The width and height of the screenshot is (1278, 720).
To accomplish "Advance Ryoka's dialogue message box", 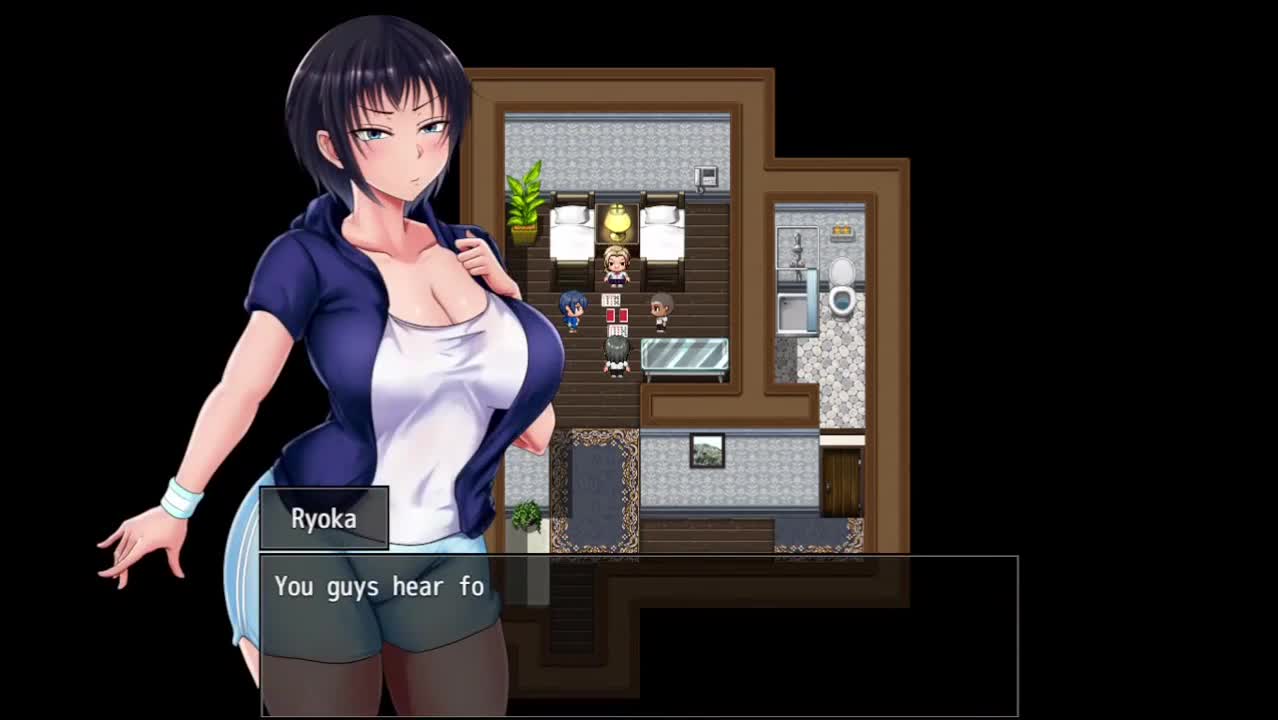I will (x=639, y=635).
